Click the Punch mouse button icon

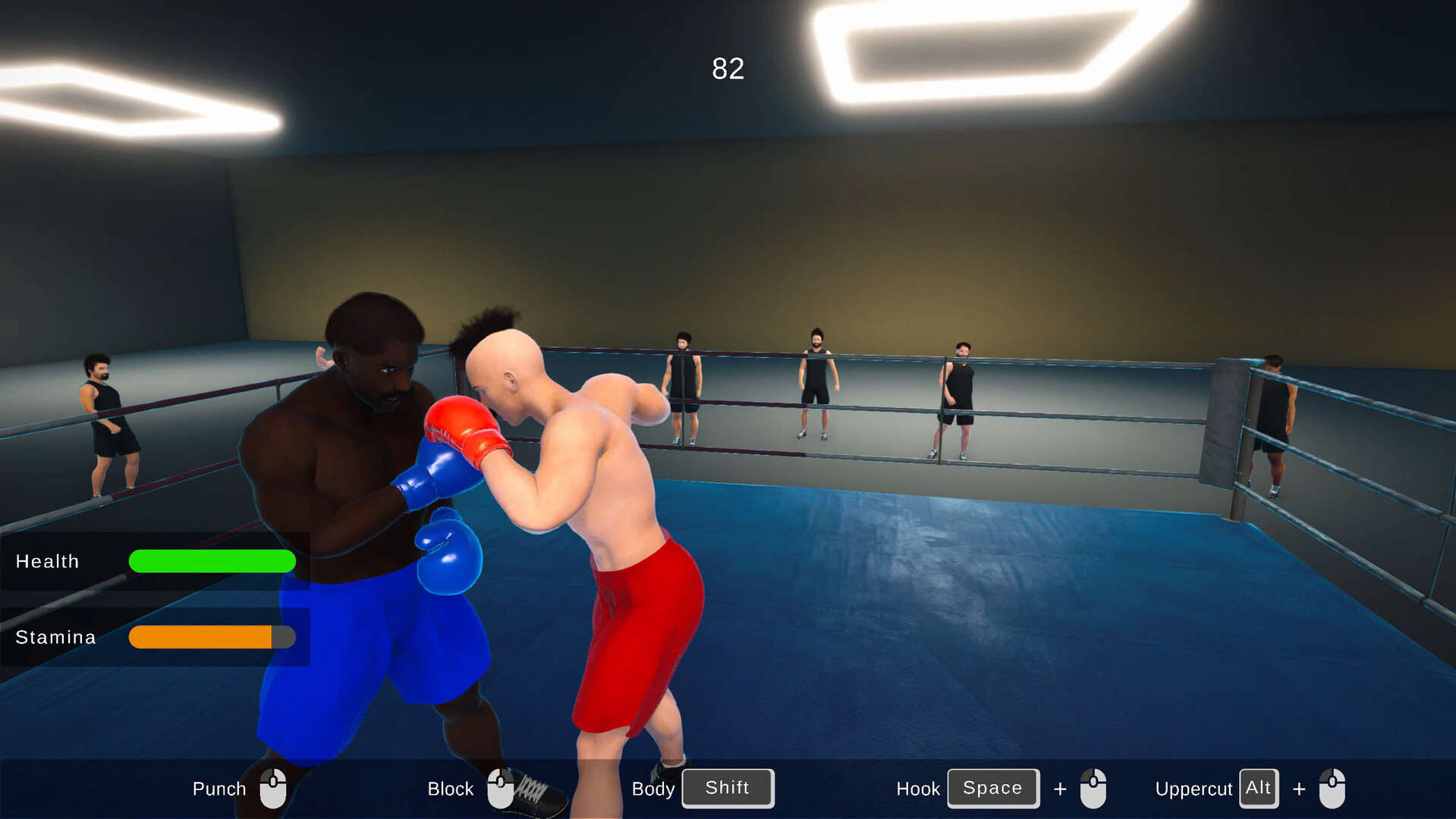tap(274, 788)
